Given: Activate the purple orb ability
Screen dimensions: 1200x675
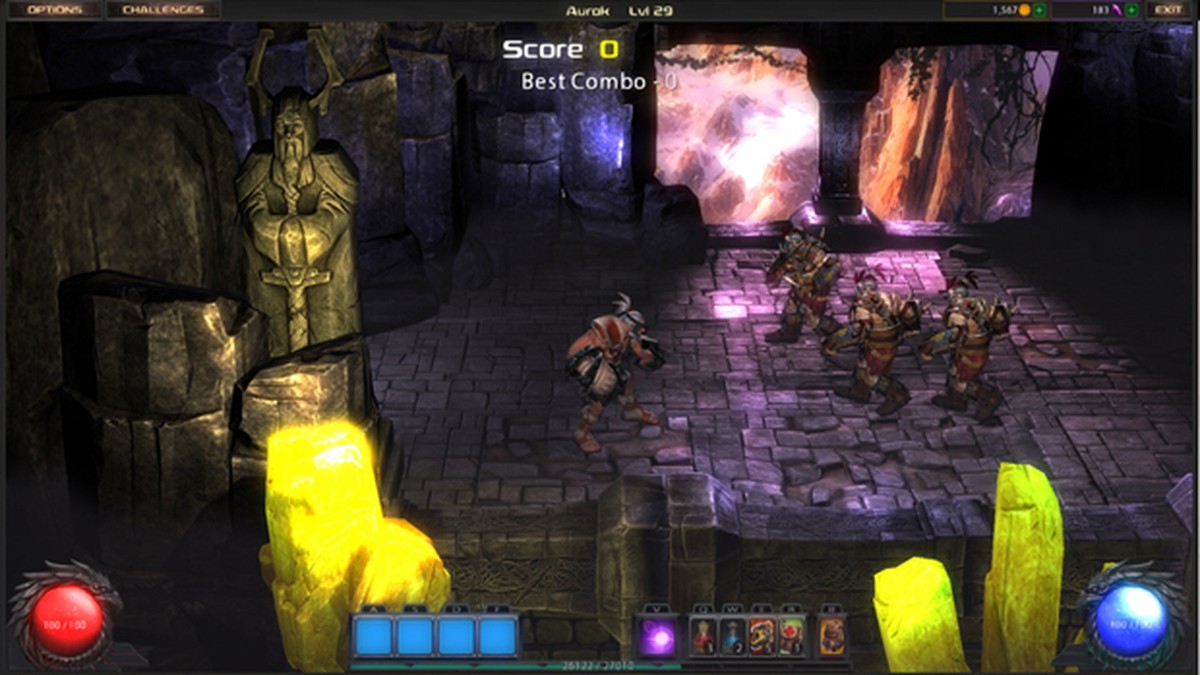Looking at the screenshot, I should point(657,637).
